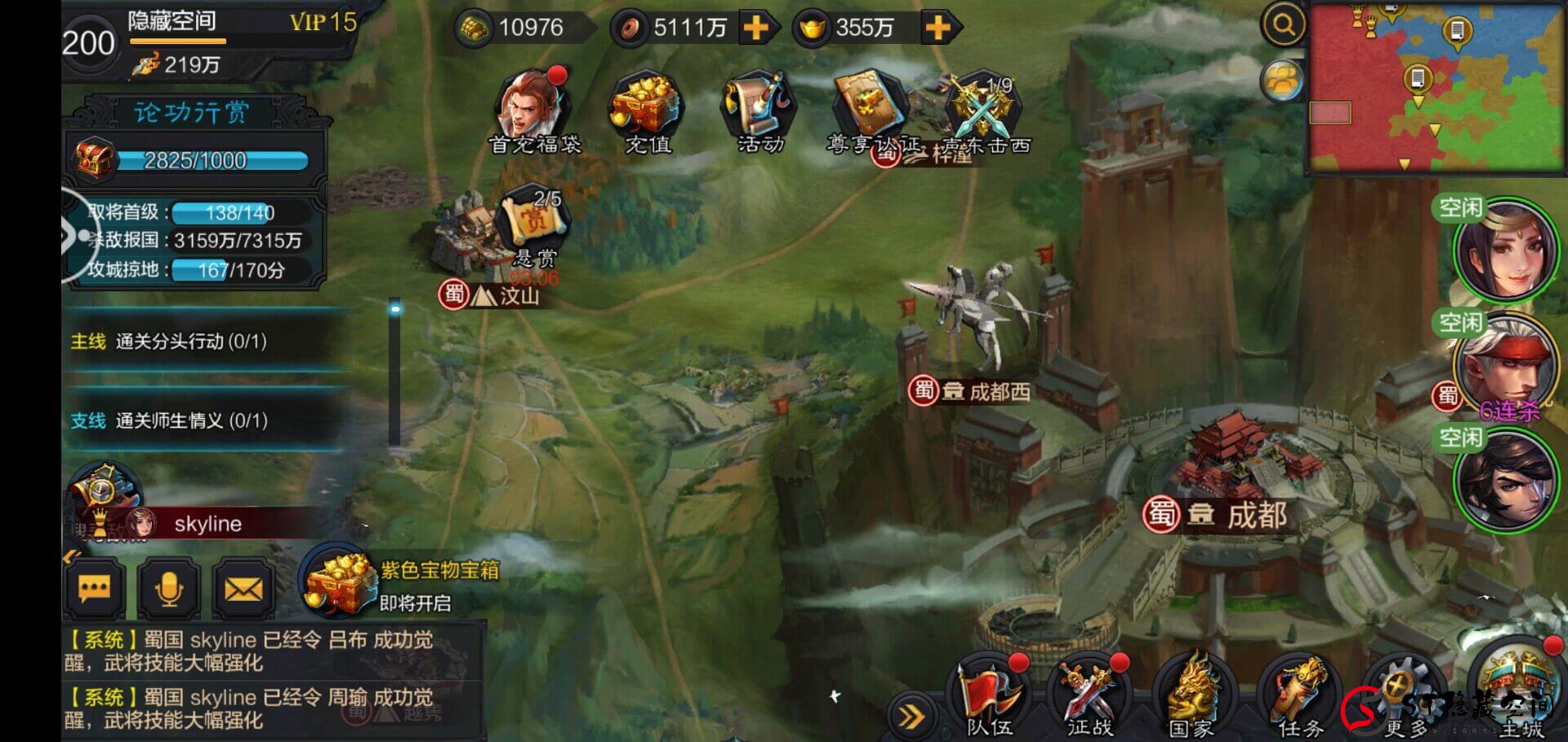Open the 充值 recharge treasure chest
This screenshot has width=1568, height=742.
coord(646,110)
